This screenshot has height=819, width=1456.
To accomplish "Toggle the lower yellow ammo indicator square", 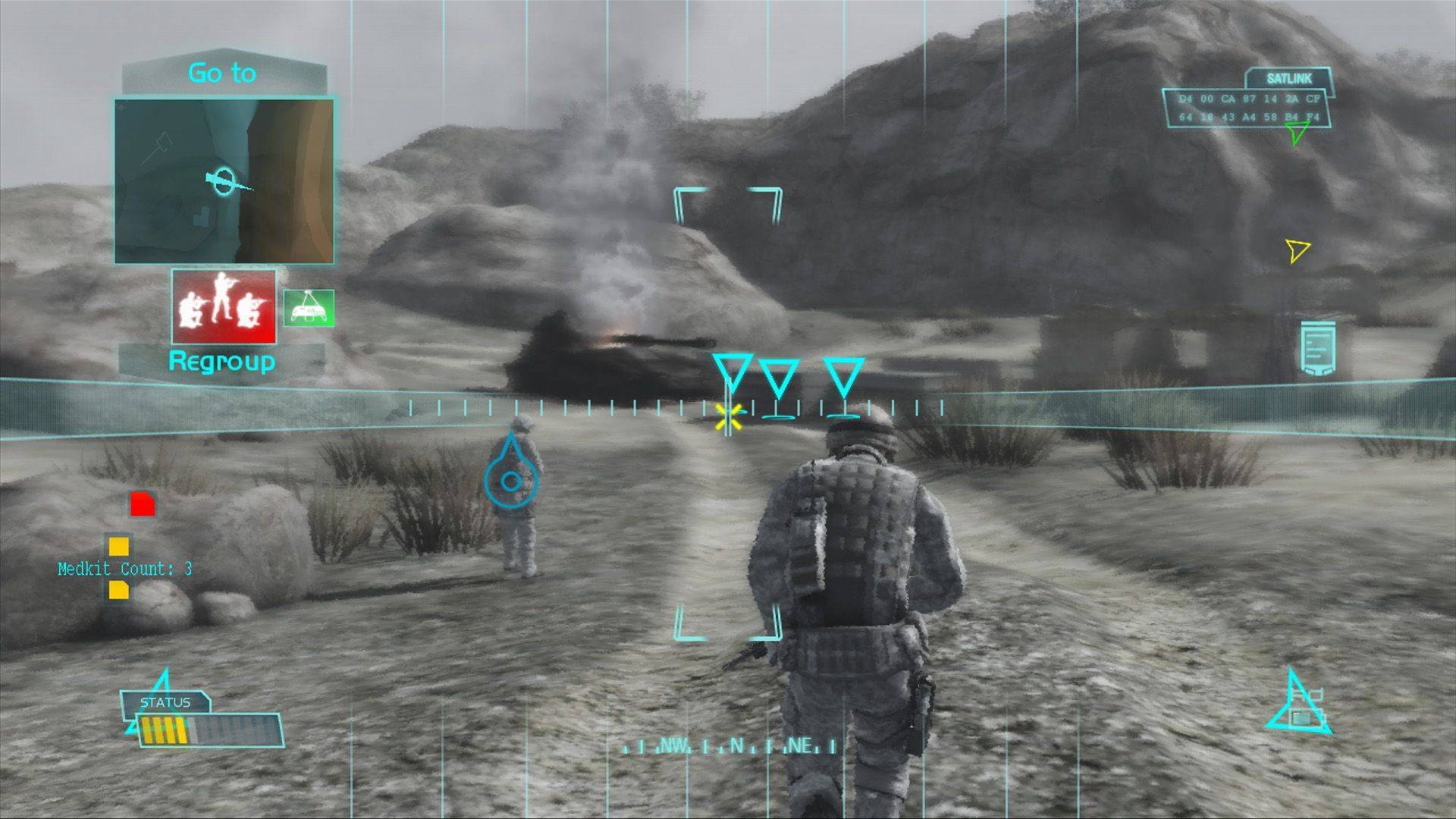I will point(118,591).
